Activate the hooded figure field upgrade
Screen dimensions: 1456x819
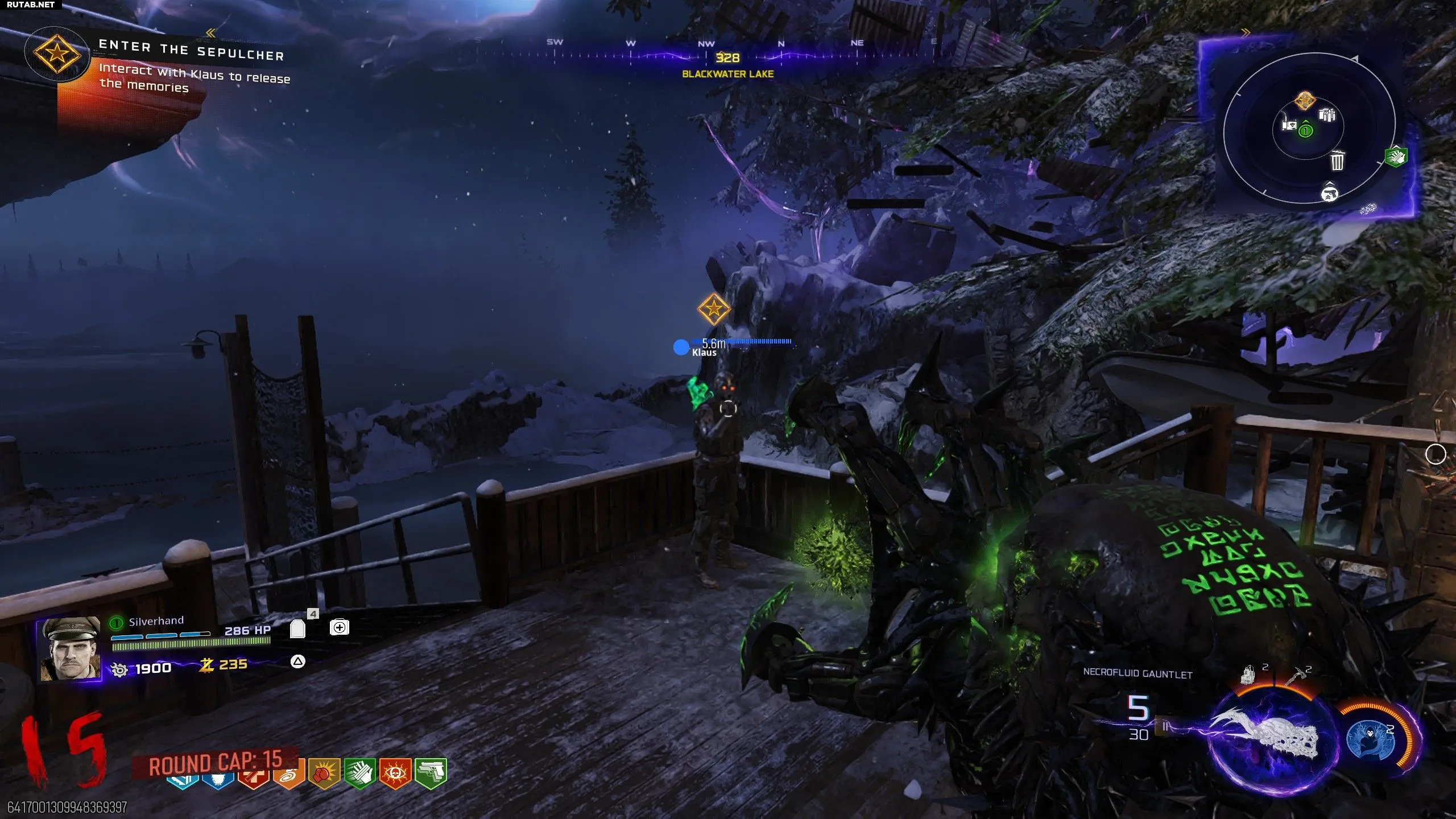(x=1371, y=738)
